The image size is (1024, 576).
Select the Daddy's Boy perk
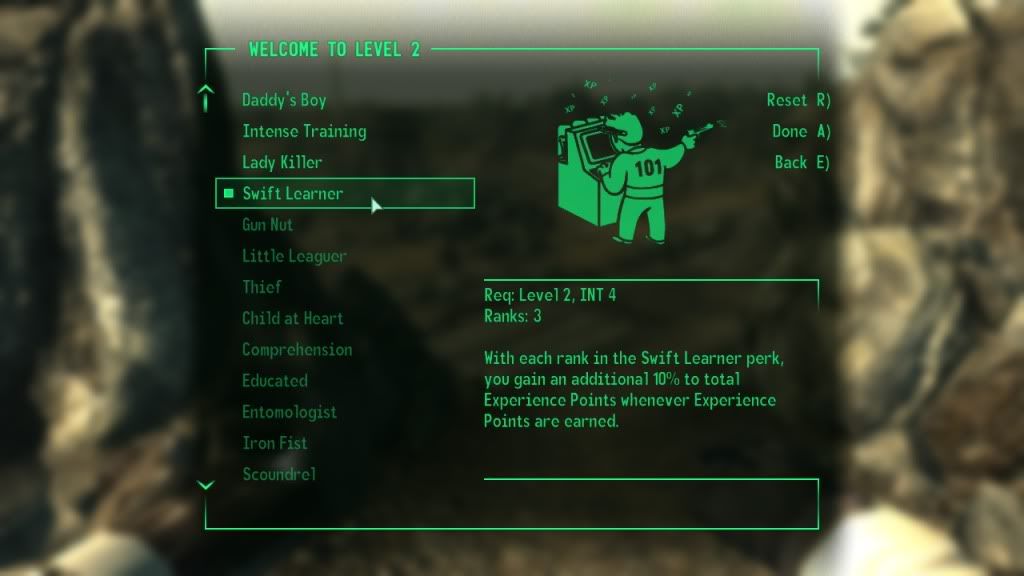pyautogui.click(x=284, y=100)
